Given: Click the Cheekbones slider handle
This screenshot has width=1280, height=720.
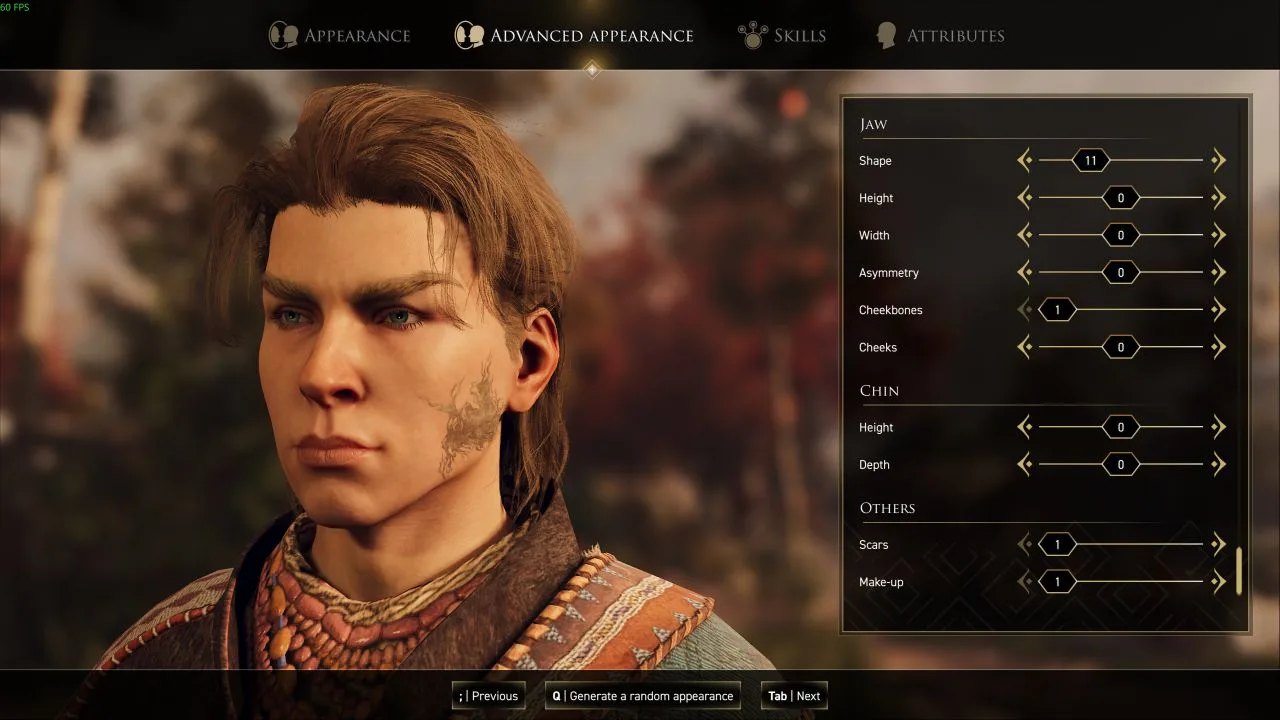Looking at the screenshot, I should pos(1057,310).
